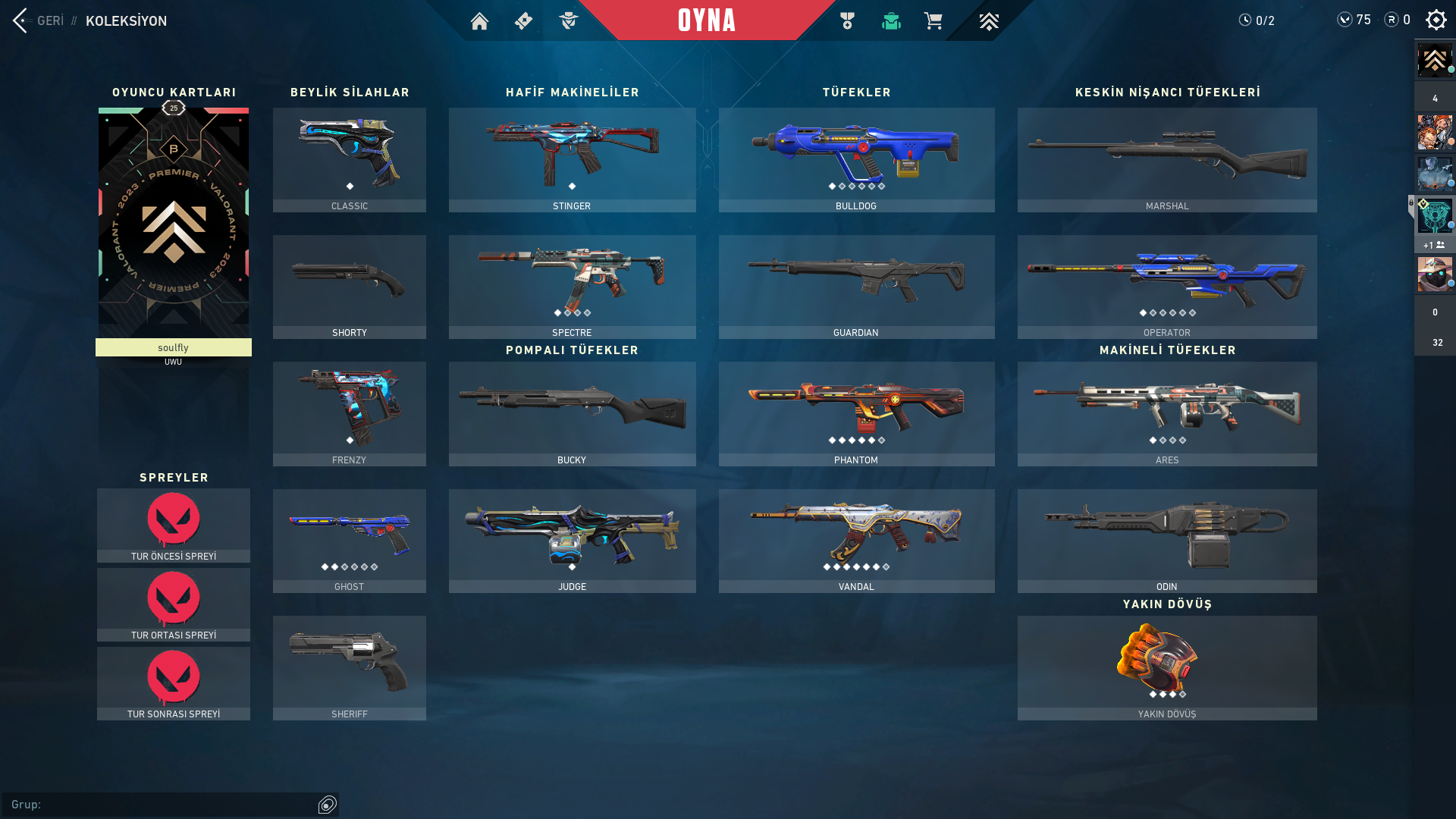Screen dimensions: 1456x819
Task: Change the Tur Öncesi Spreyi slot
Action: point(174,525)
